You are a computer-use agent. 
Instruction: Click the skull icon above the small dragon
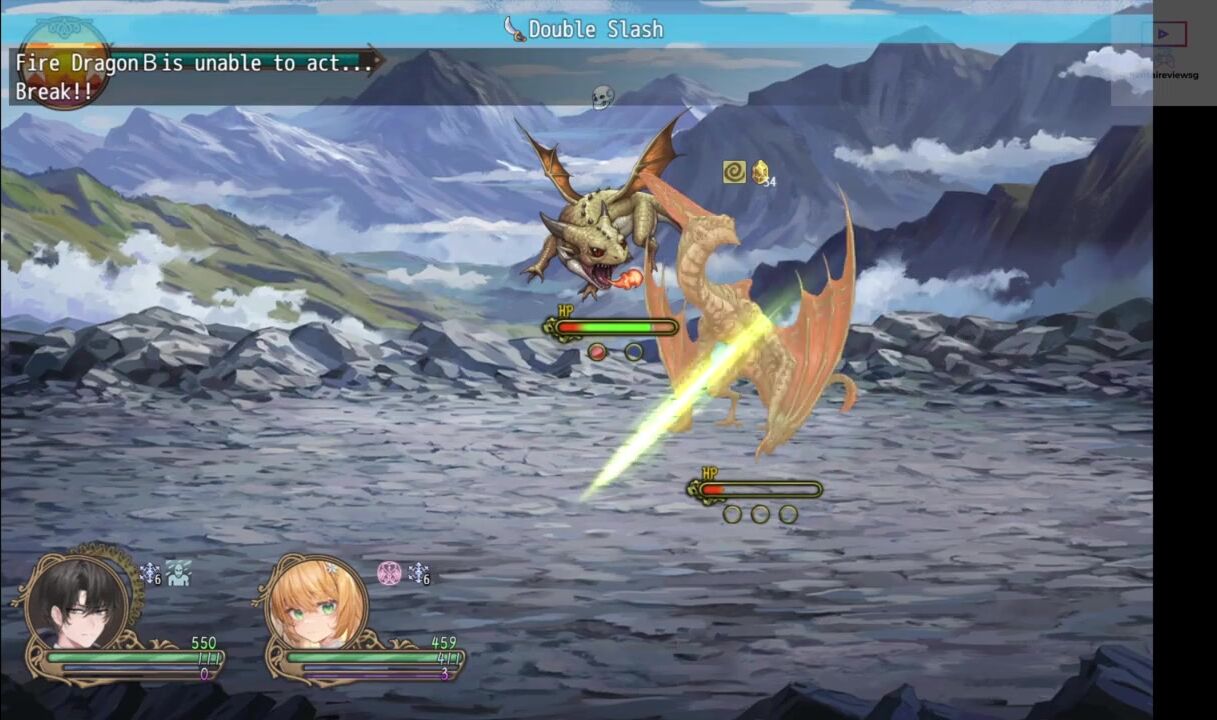[602, 97]
